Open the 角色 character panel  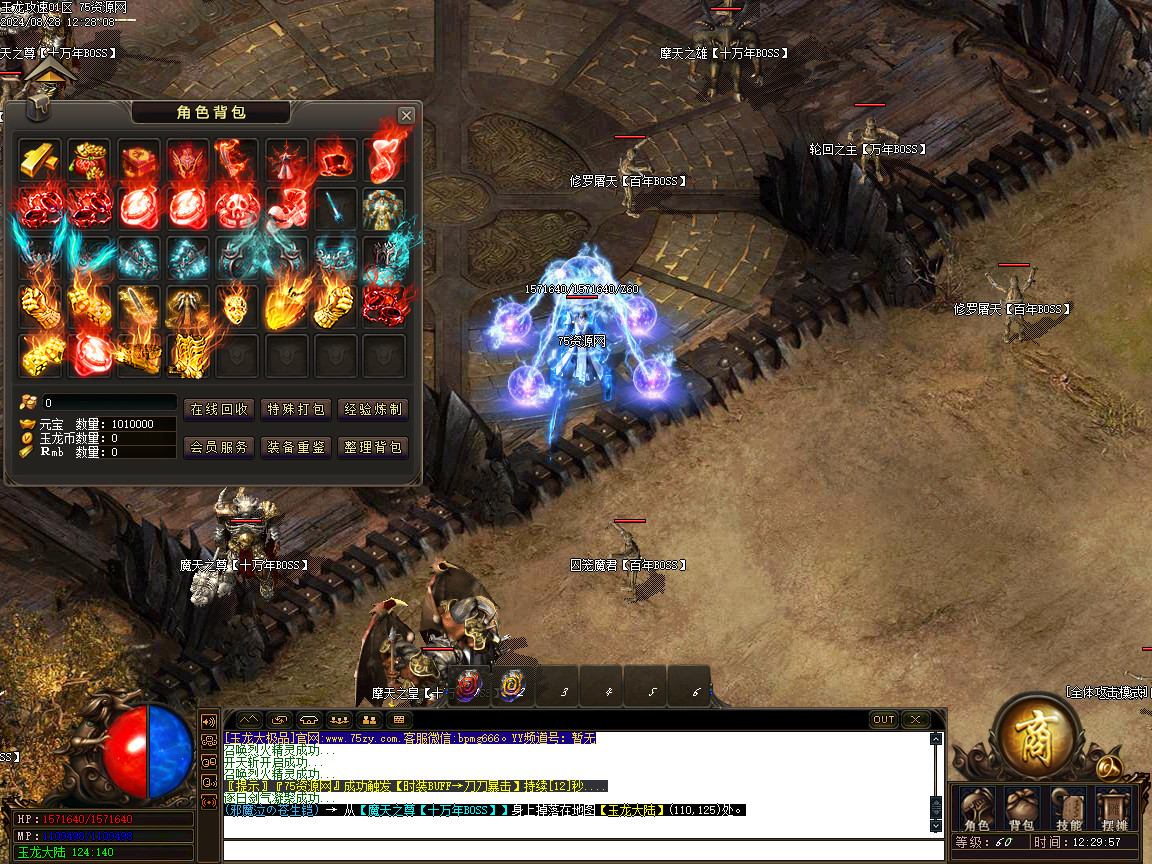coord(976,809)
